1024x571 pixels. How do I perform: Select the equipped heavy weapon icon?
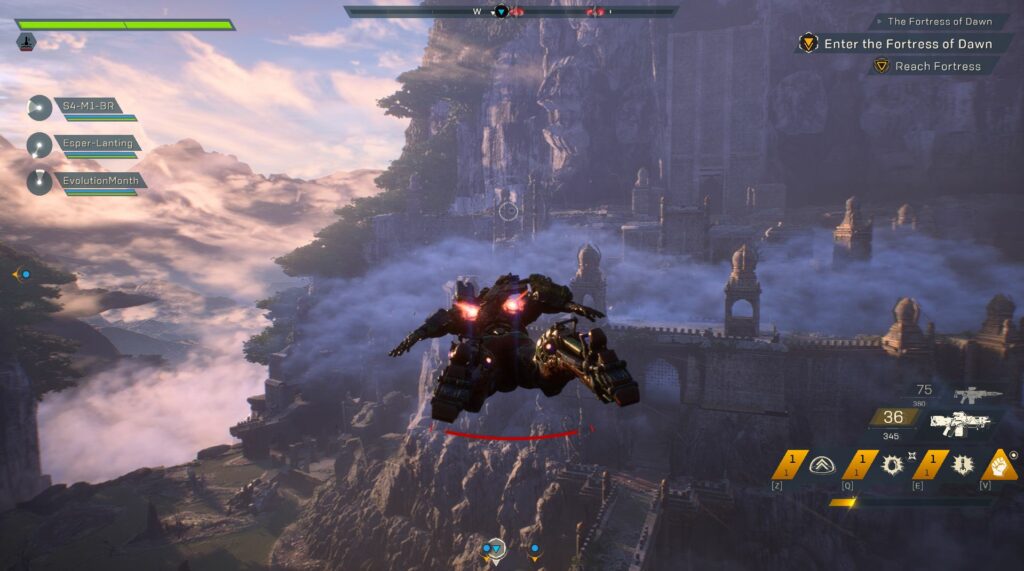point(959,423)
